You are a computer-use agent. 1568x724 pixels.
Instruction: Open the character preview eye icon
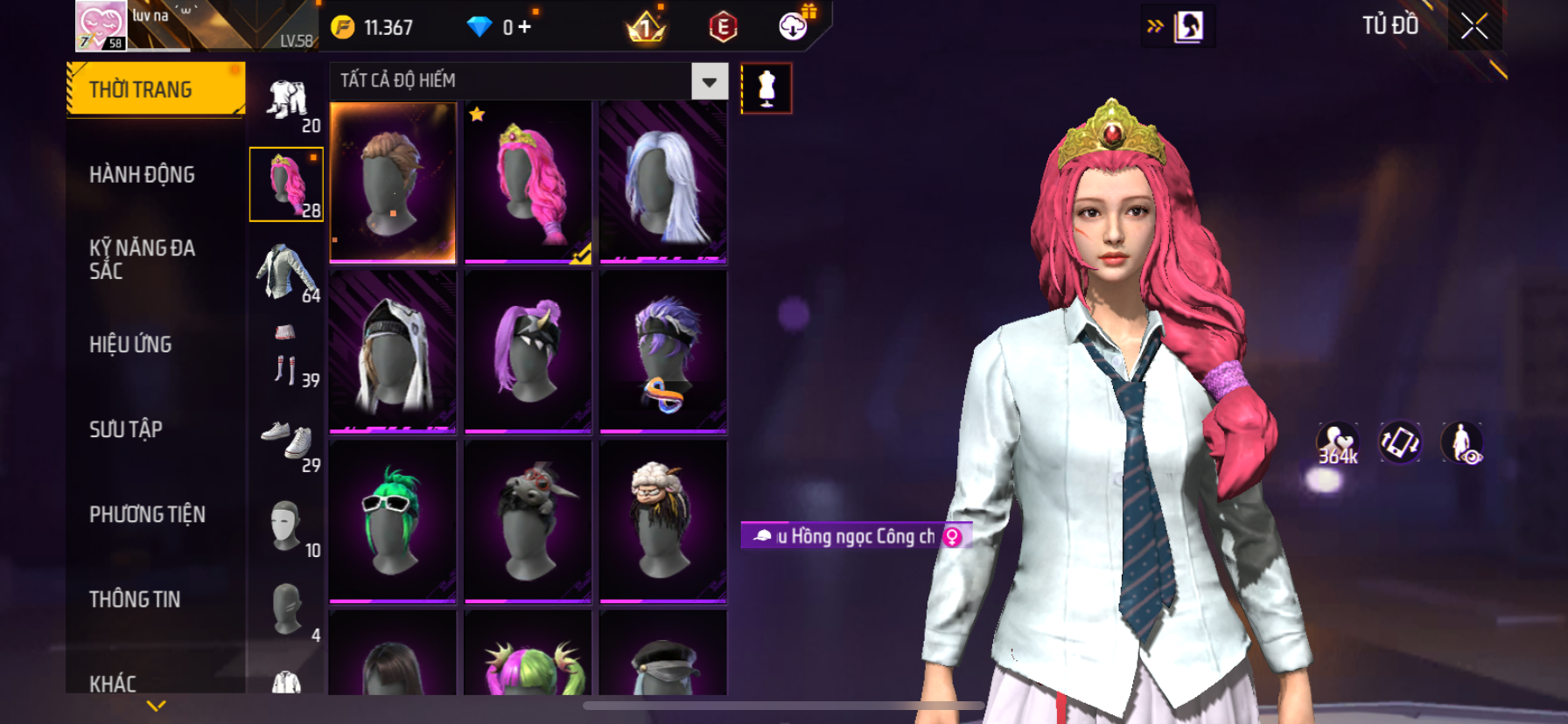click(x=1462, y=442)
